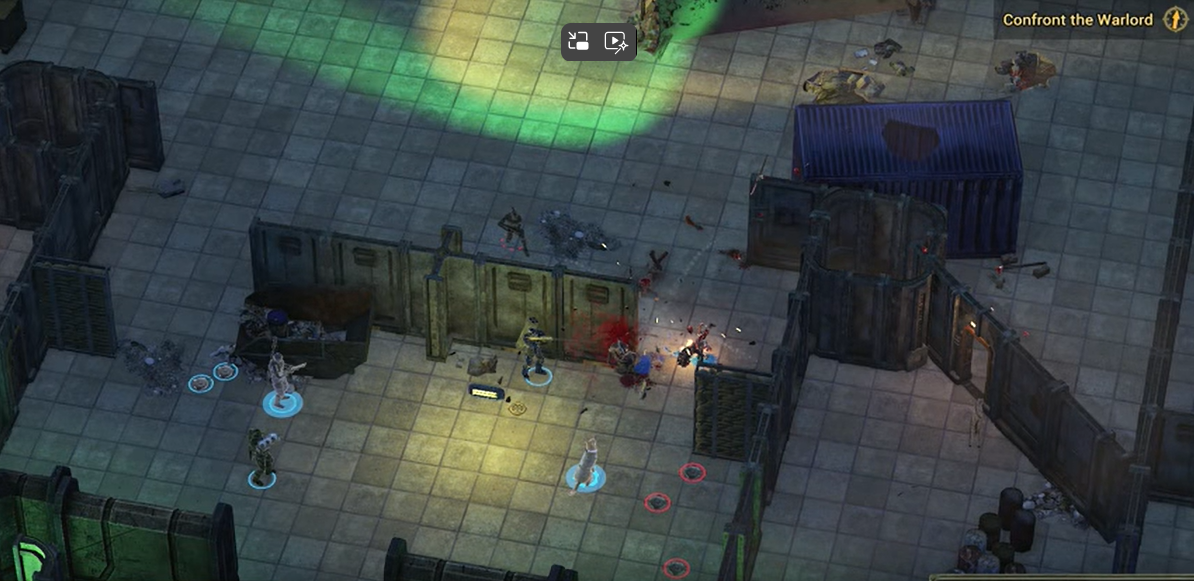Image resolution: width=1194 pixels, height=581 pixels.
Task: Click the overlay video sparkle button
Action: (615, 41)
